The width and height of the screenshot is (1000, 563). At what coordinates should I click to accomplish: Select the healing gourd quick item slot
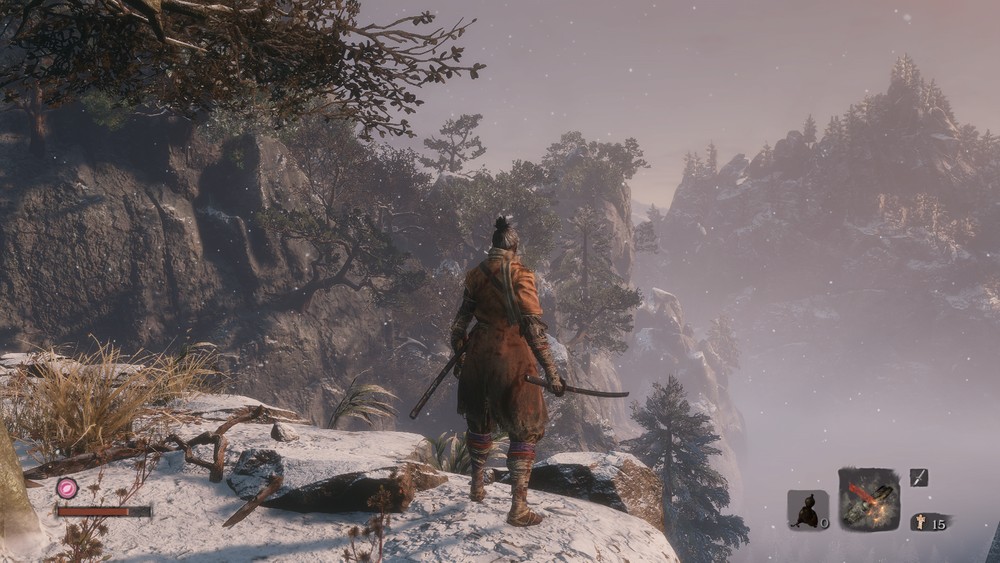coord(806,510)
